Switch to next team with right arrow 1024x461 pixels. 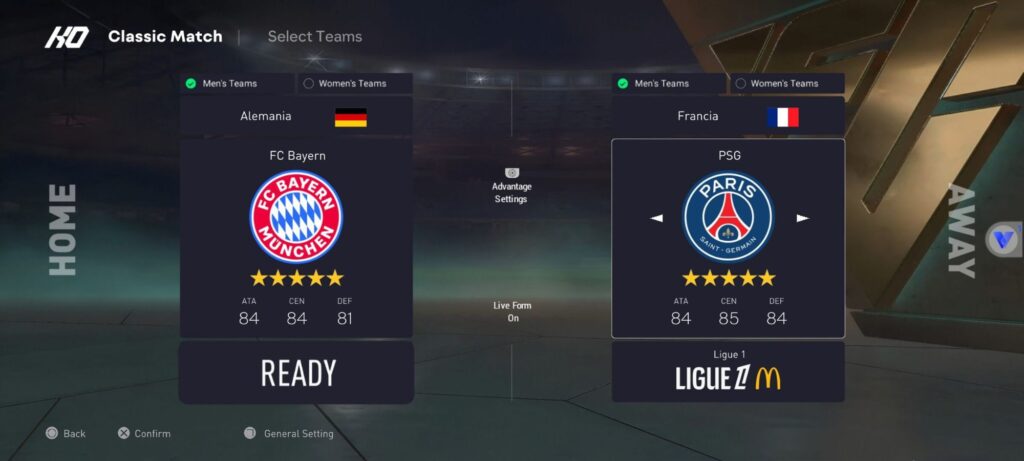[x=802, y=218]
